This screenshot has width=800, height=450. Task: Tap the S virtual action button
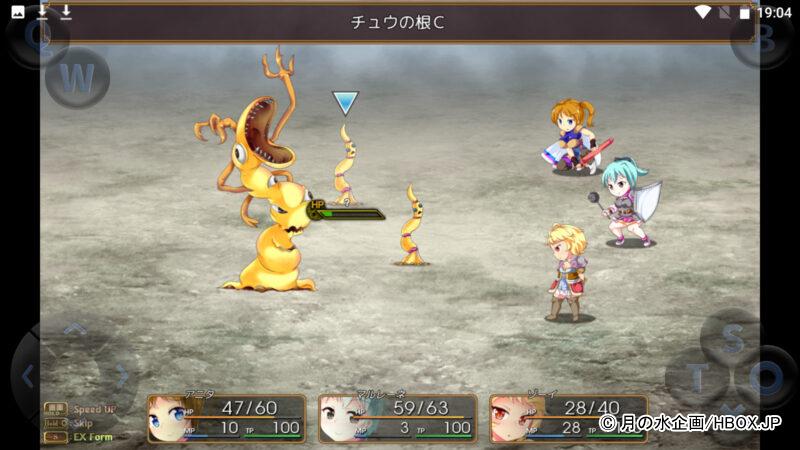732,338
